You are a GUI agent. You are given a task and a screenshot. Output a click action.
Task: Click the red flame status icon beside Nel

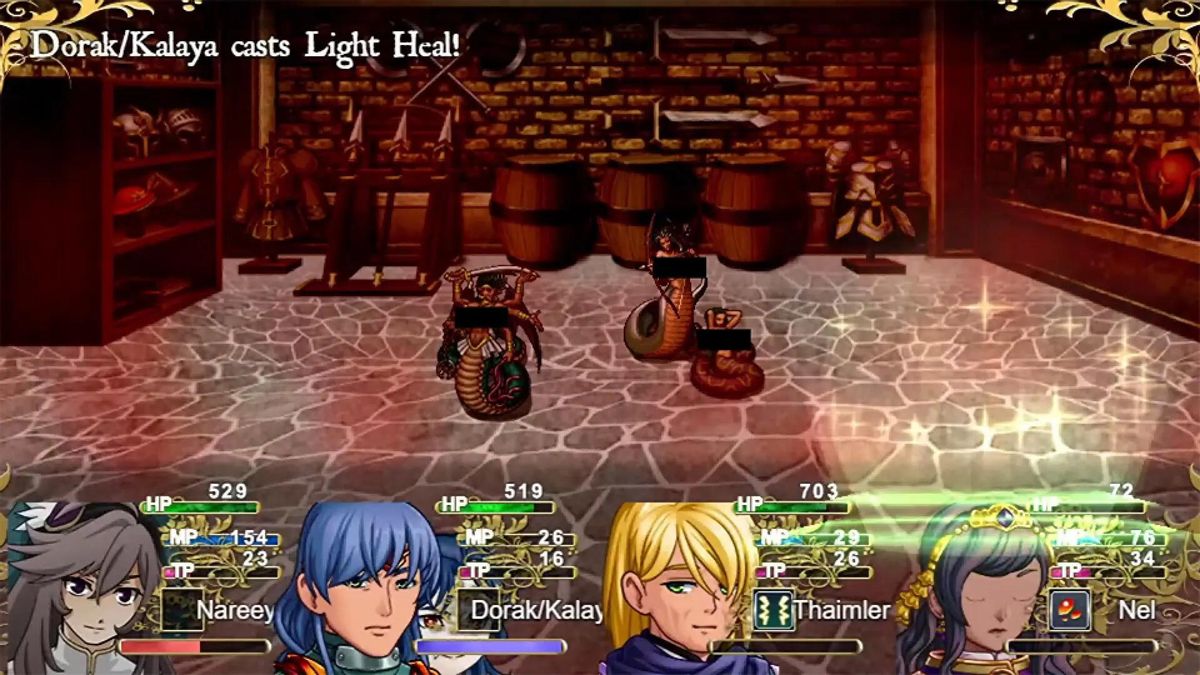coord(1069,610)
